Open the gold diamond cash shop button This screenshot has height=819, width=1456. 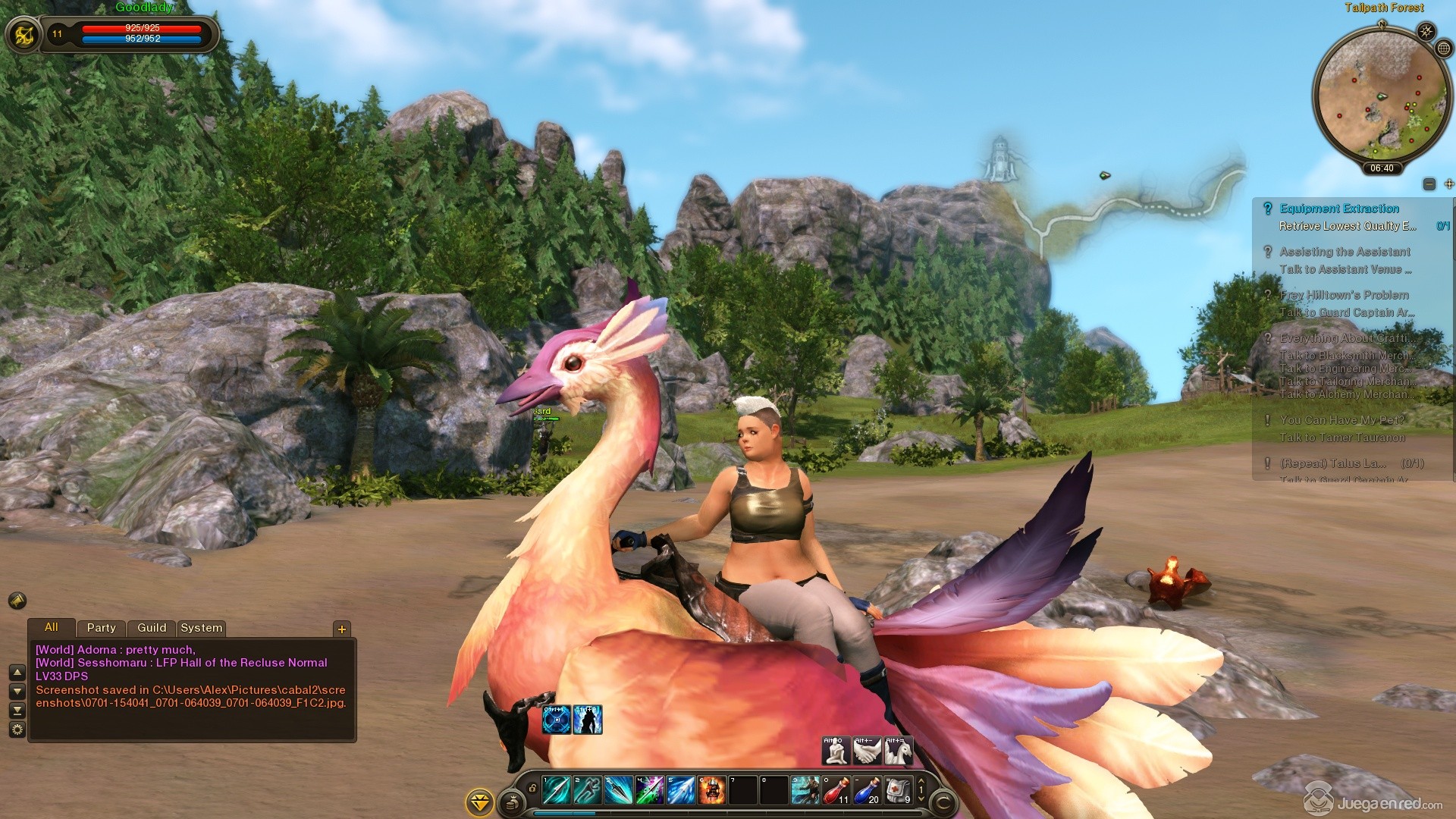point(479,802)
